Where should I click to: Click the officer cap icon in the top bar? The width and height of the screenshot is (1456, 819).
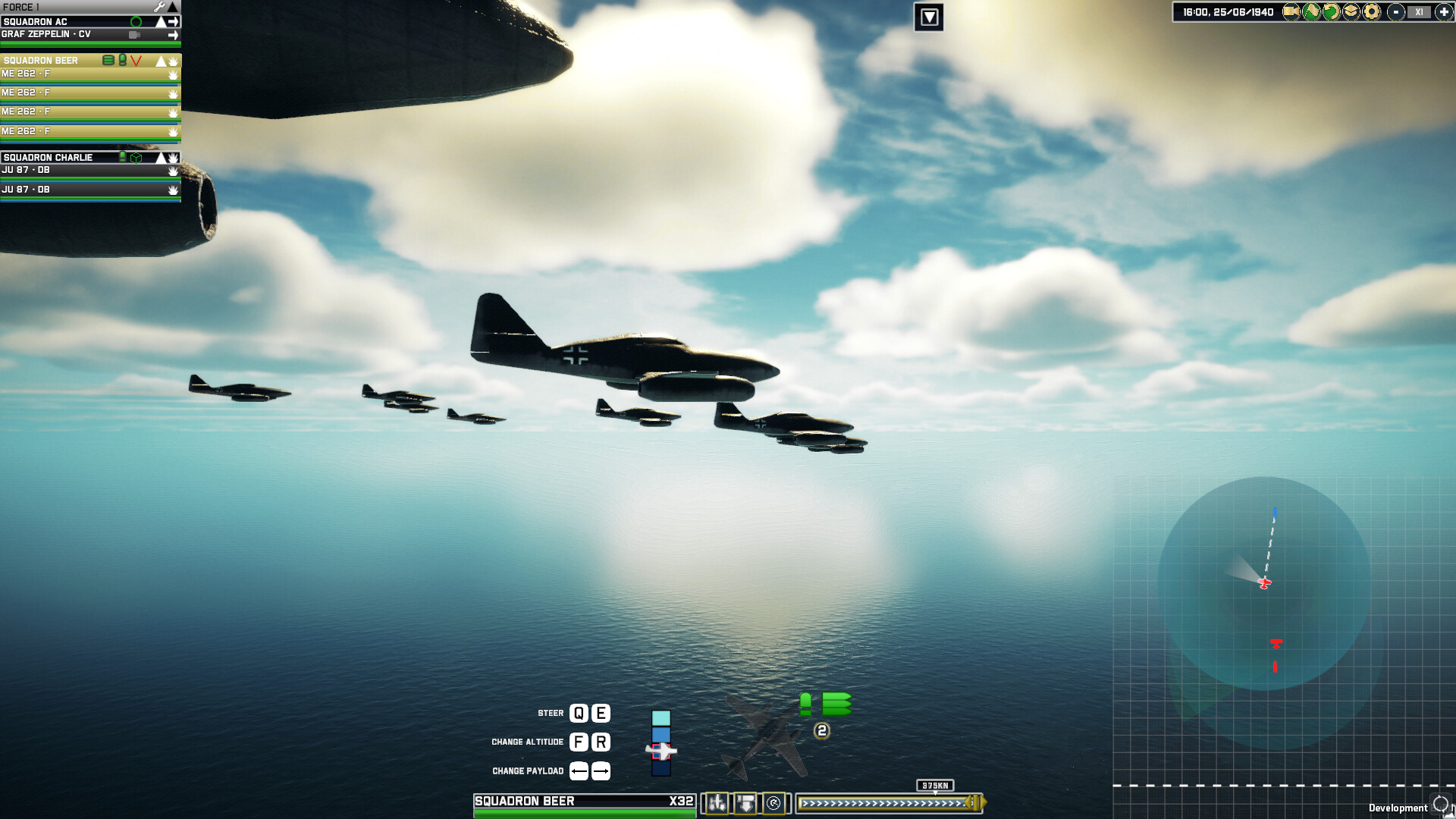1352,11
